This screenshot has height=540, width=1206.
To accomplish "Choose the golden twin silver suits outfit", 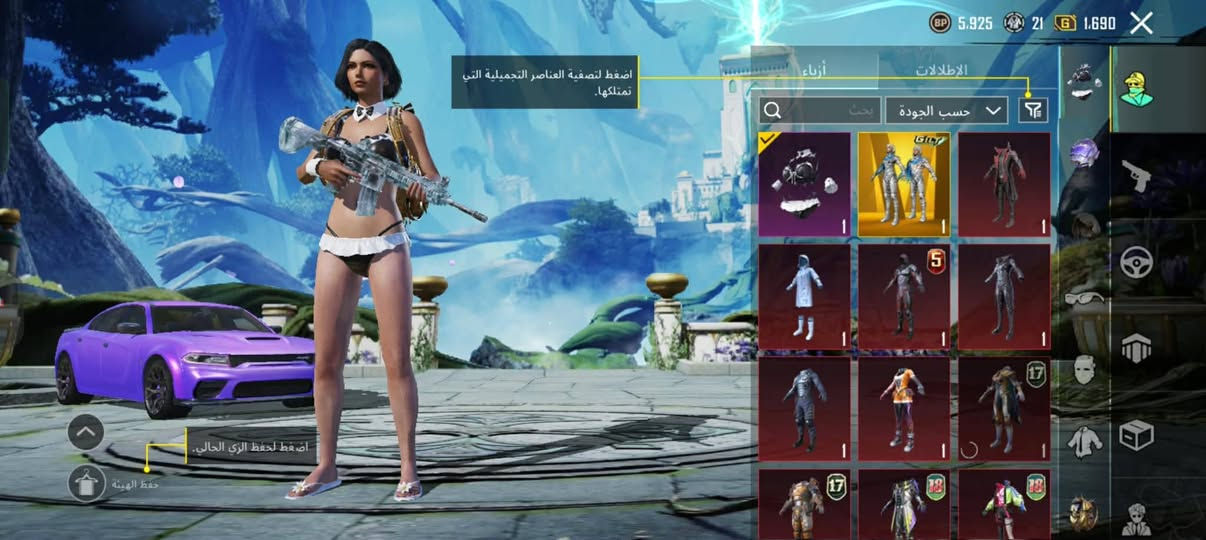I will tap(904, 185).
